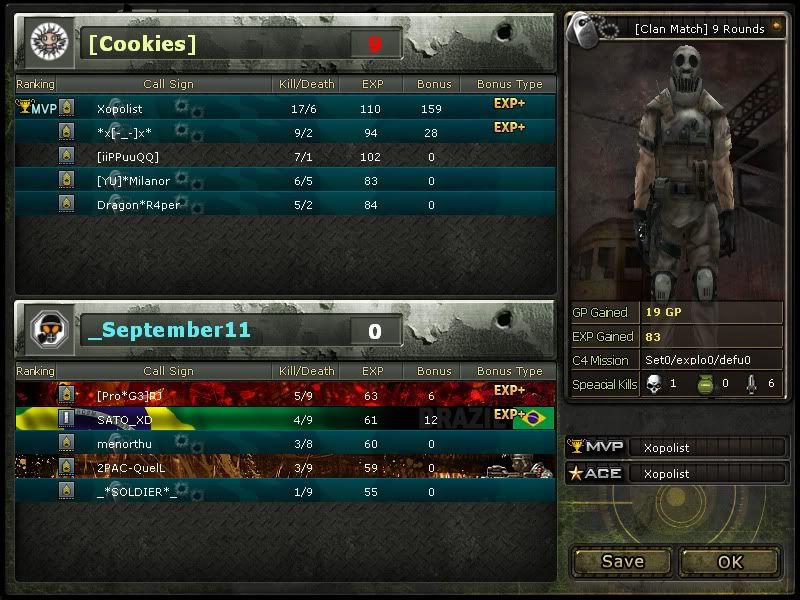Select the [Pro*G3]DJ player row
Viewport: 800px width, 600px height.
click(286, 396)
